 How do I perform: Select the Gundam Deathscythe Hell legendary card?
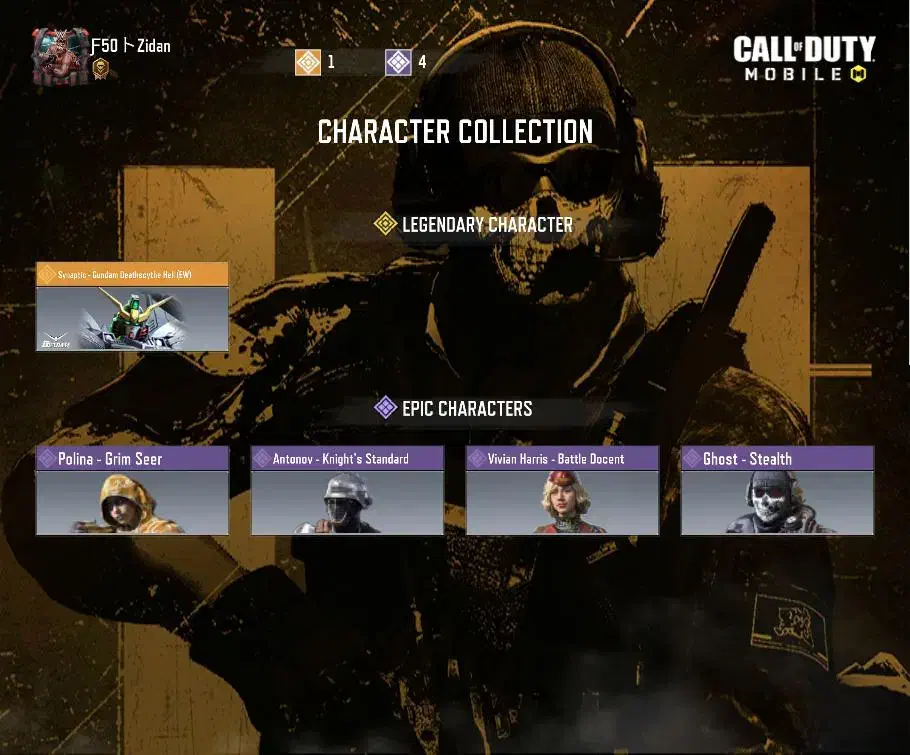(132, 307)
